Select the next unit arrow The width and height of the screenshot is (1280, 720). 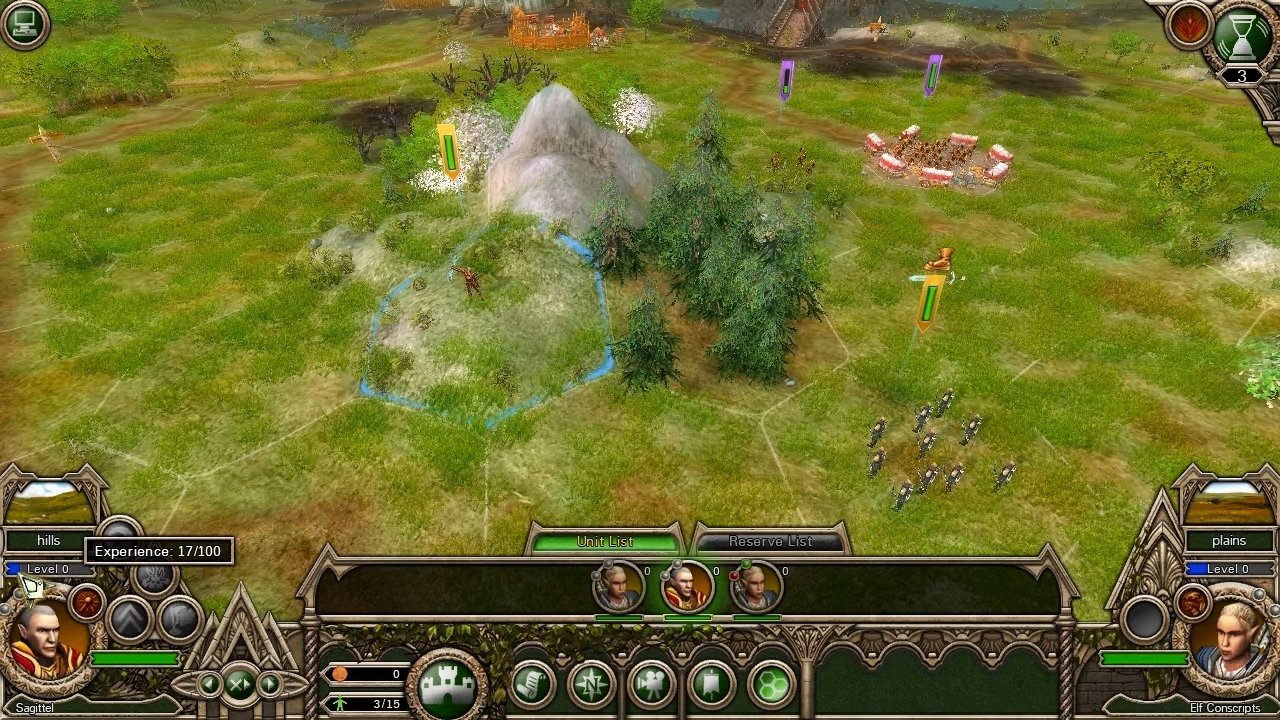point(270,684)
